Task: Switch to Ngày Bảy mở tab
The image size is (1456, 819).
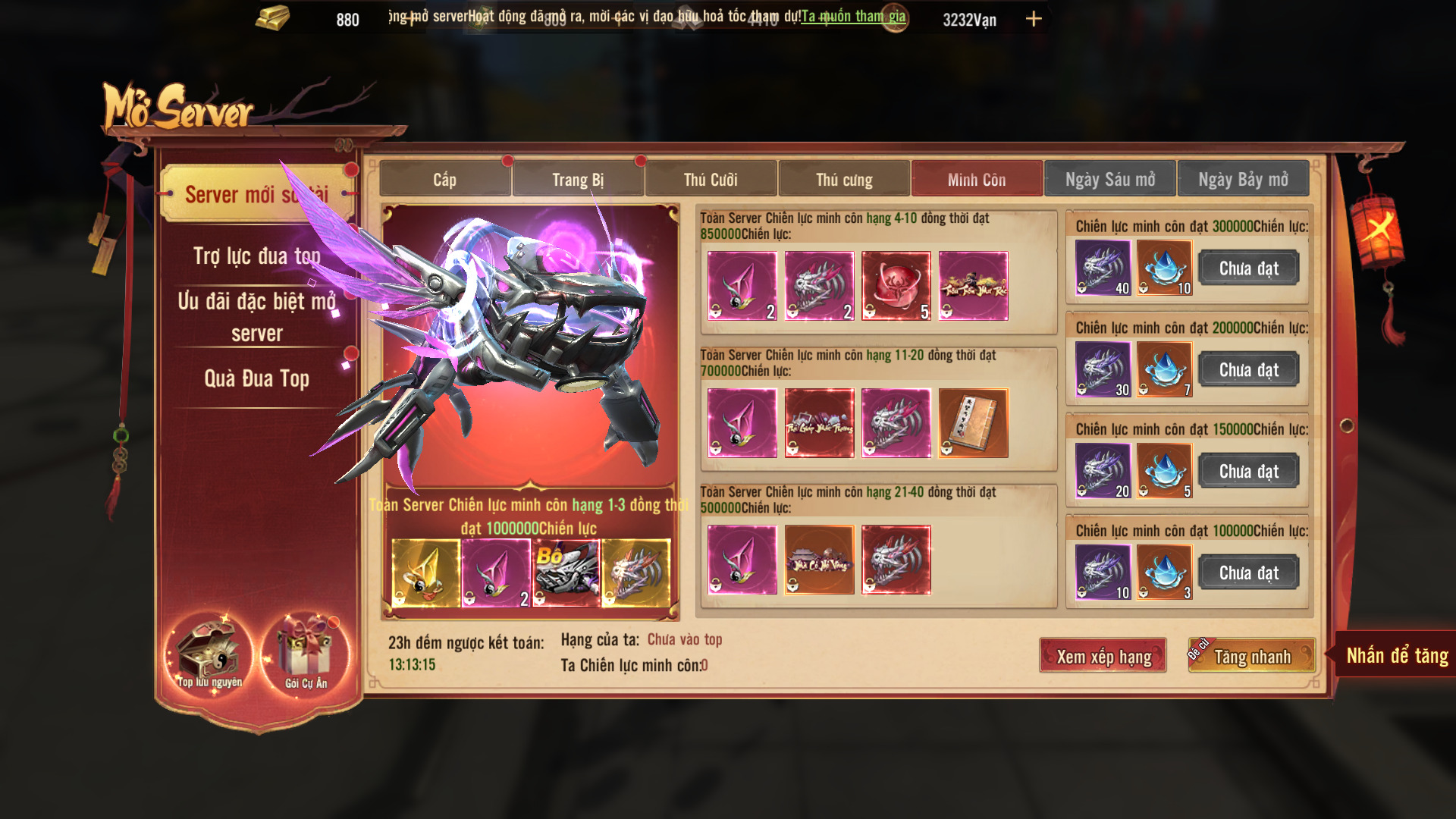Action: [x=1243, y=180]
